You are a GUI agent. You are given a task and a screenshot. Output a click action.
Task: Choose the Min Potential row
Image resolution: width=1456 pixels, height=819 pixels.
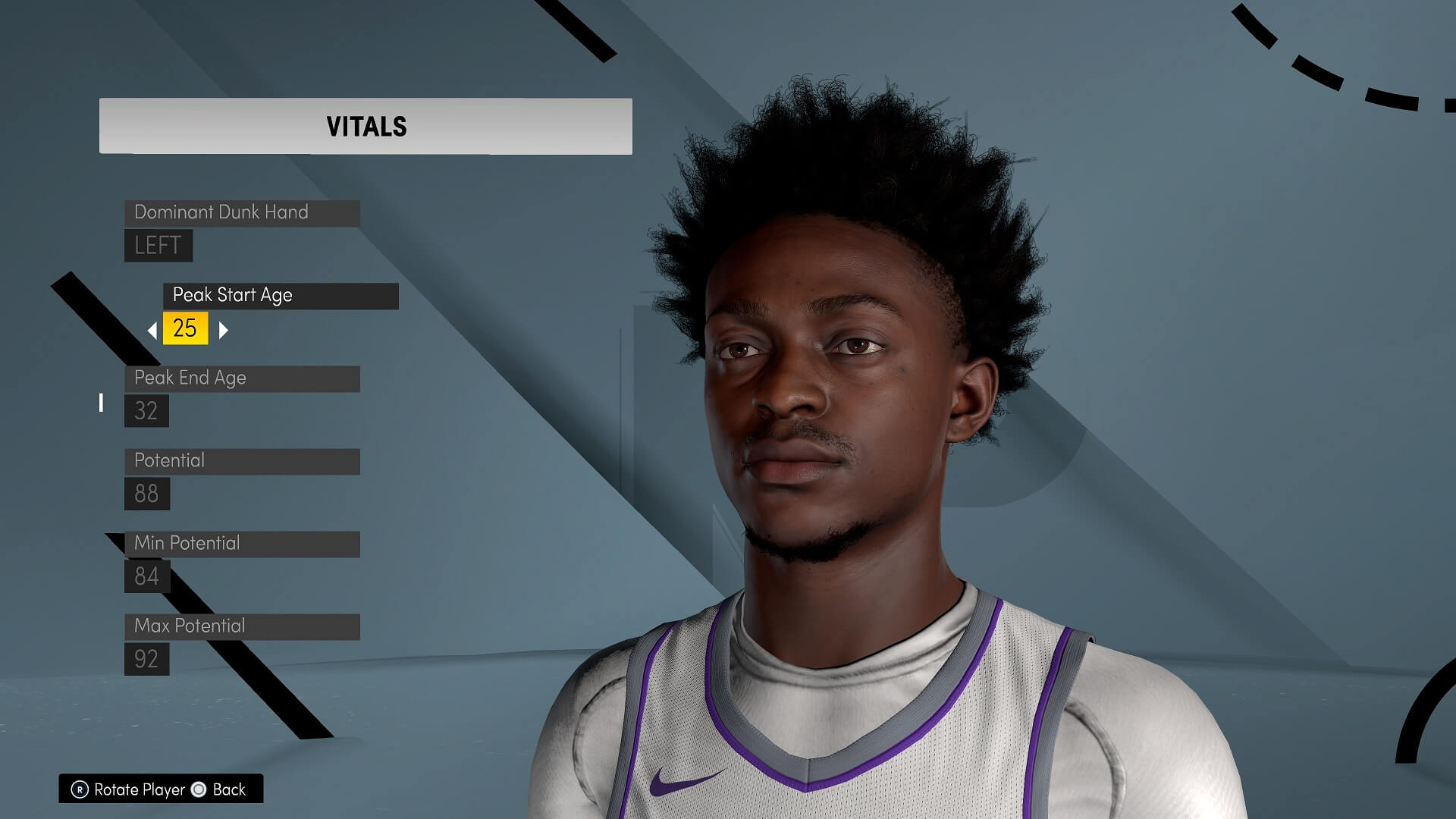pos(241,544)
